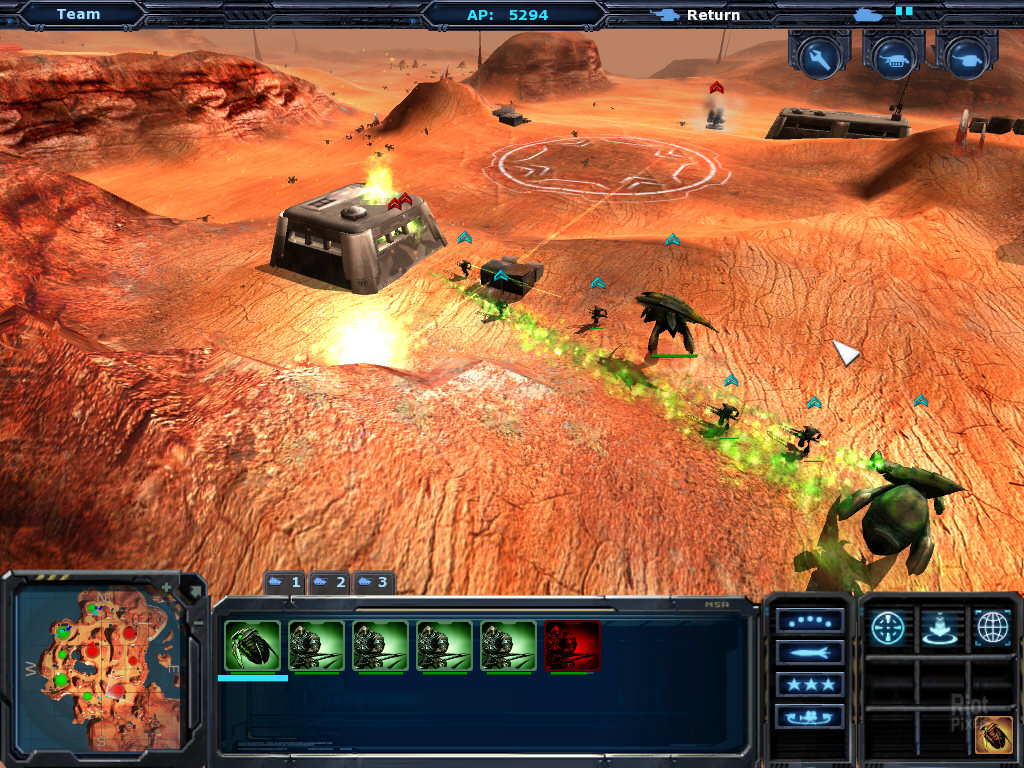This screenshot has width=1024, height=768.
Task: Select the tracked vehicle build button
Action: 893,57
